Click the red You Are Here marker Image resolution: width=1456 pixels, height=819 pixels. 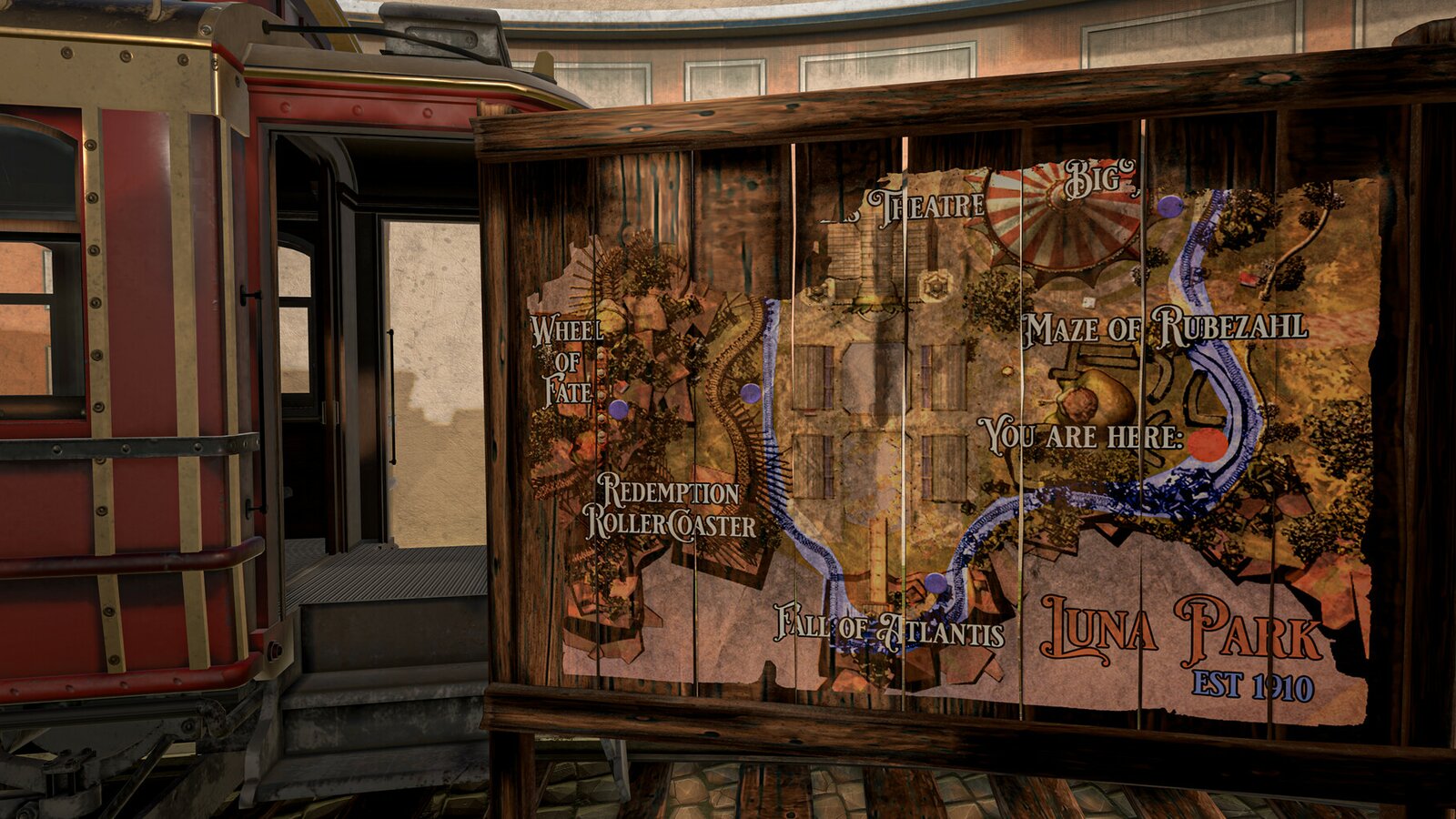point(1208,445)
